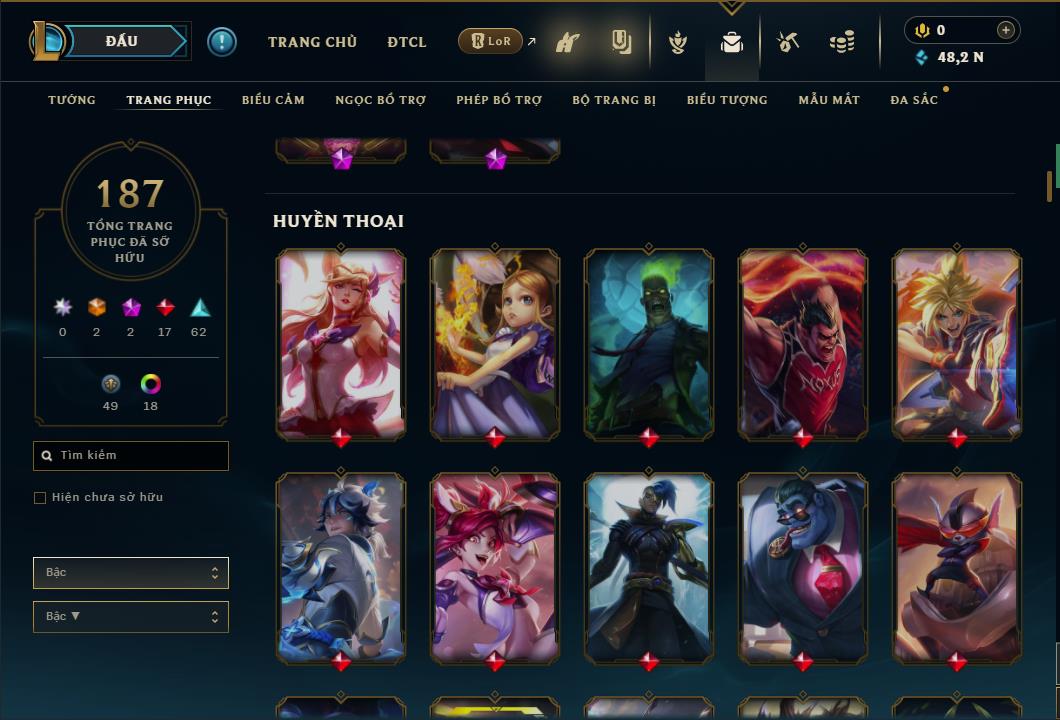Switch to the TƯỚNG tab

tap(72, 100)
